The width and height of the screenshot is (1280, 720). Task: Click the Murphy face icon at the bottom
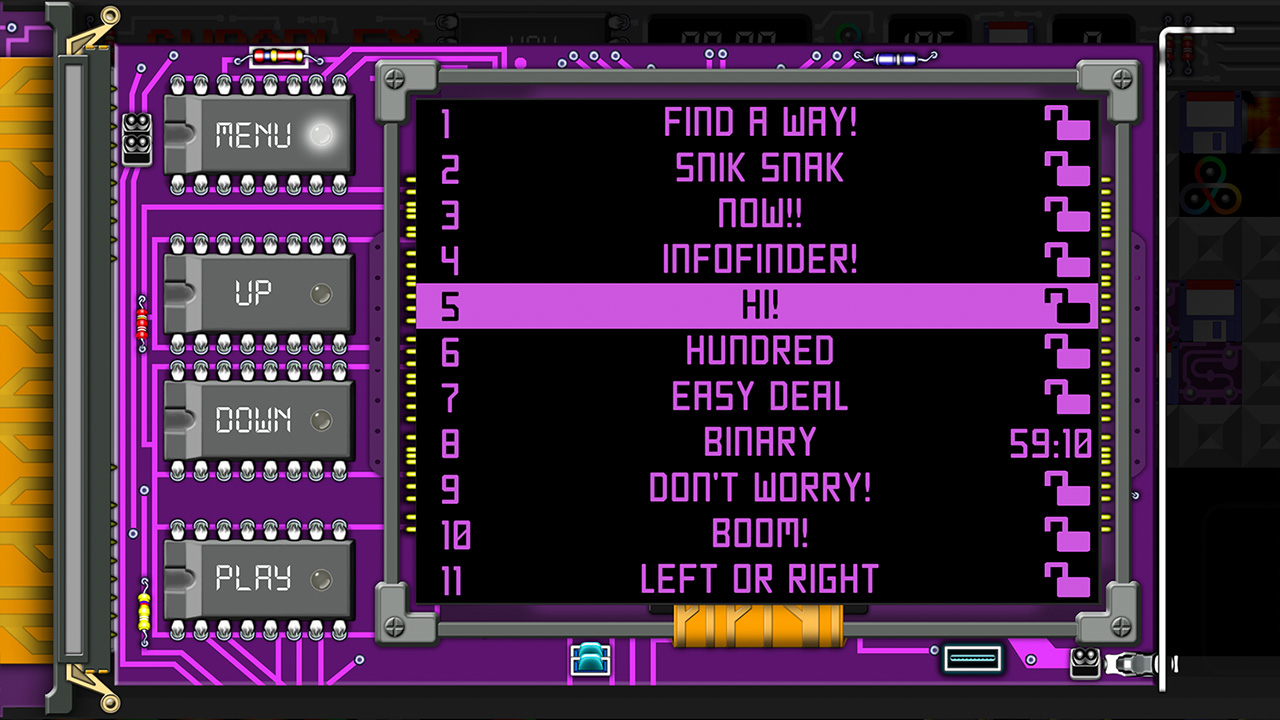point(1085,663)
